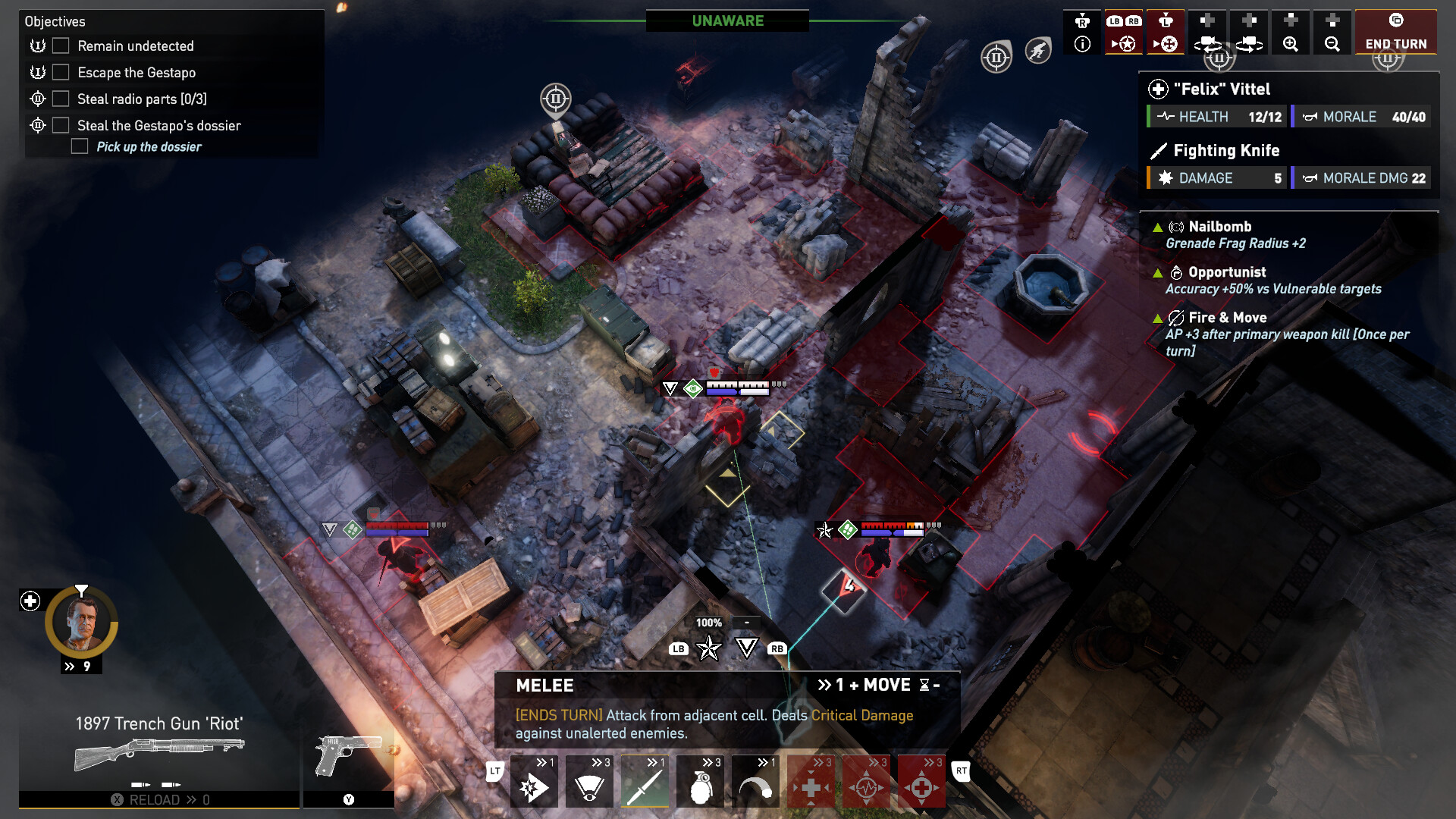Viewport: 1456px width, 819px height.
Task: Select the overwatch vision cone ability
Action: pyautogui.click(x=589, y=781)
